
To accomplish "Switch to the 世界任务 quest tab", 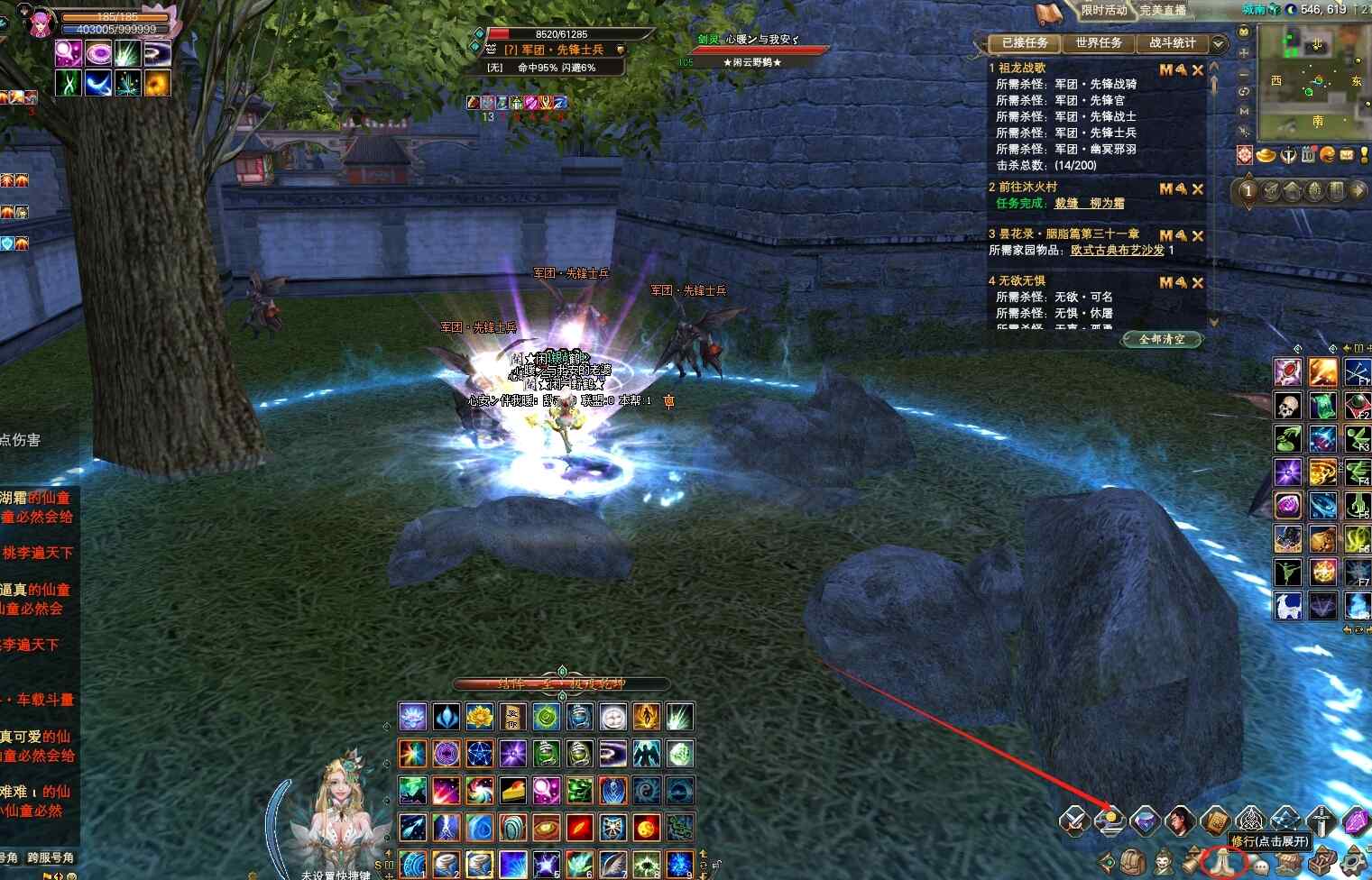I will click(x=1098, y=43).
